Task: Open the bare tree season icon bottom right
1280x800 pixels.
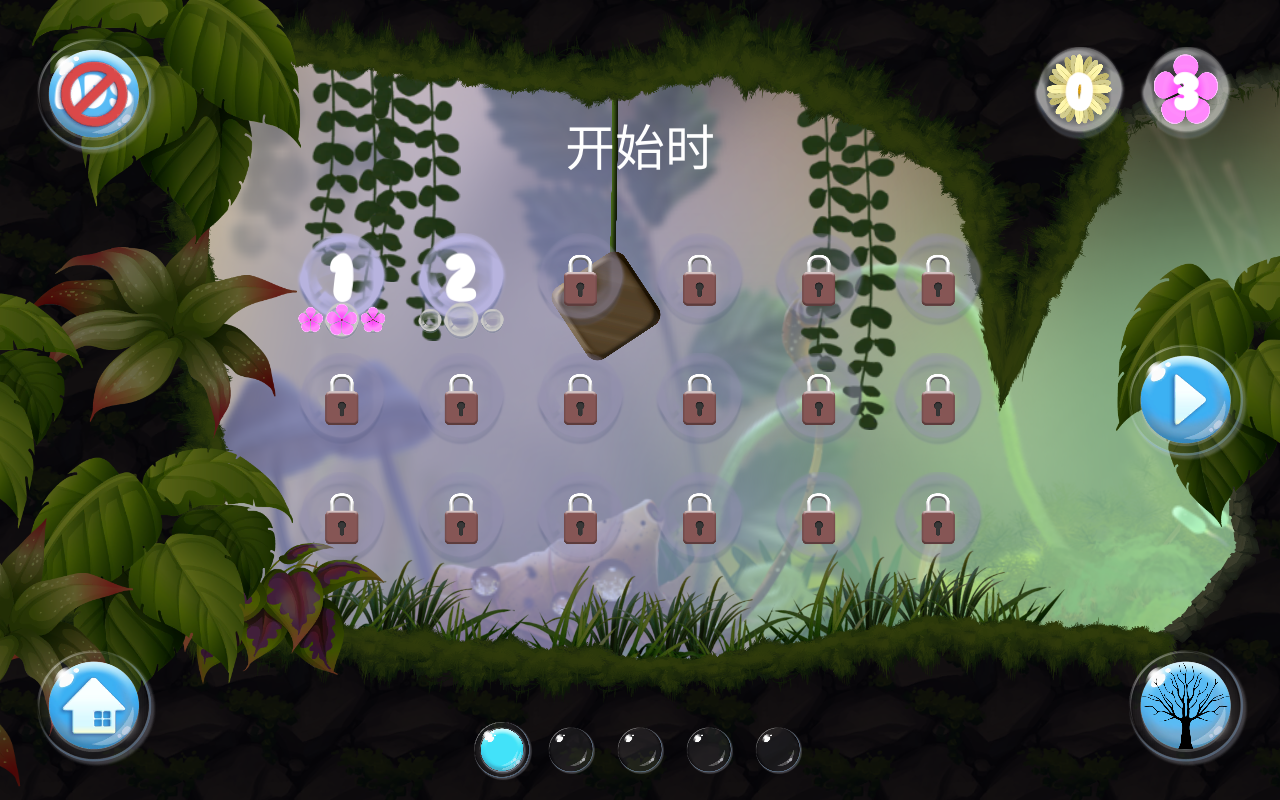Action: pyautogui.click(x=1185, y=707)
